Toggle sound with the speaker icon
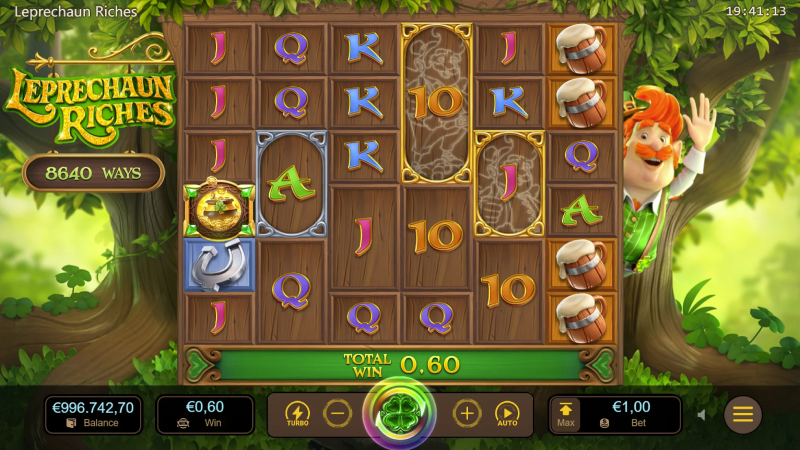Viewport: 800px width, 450px height. pyautogui.click(x=701, y=414)
